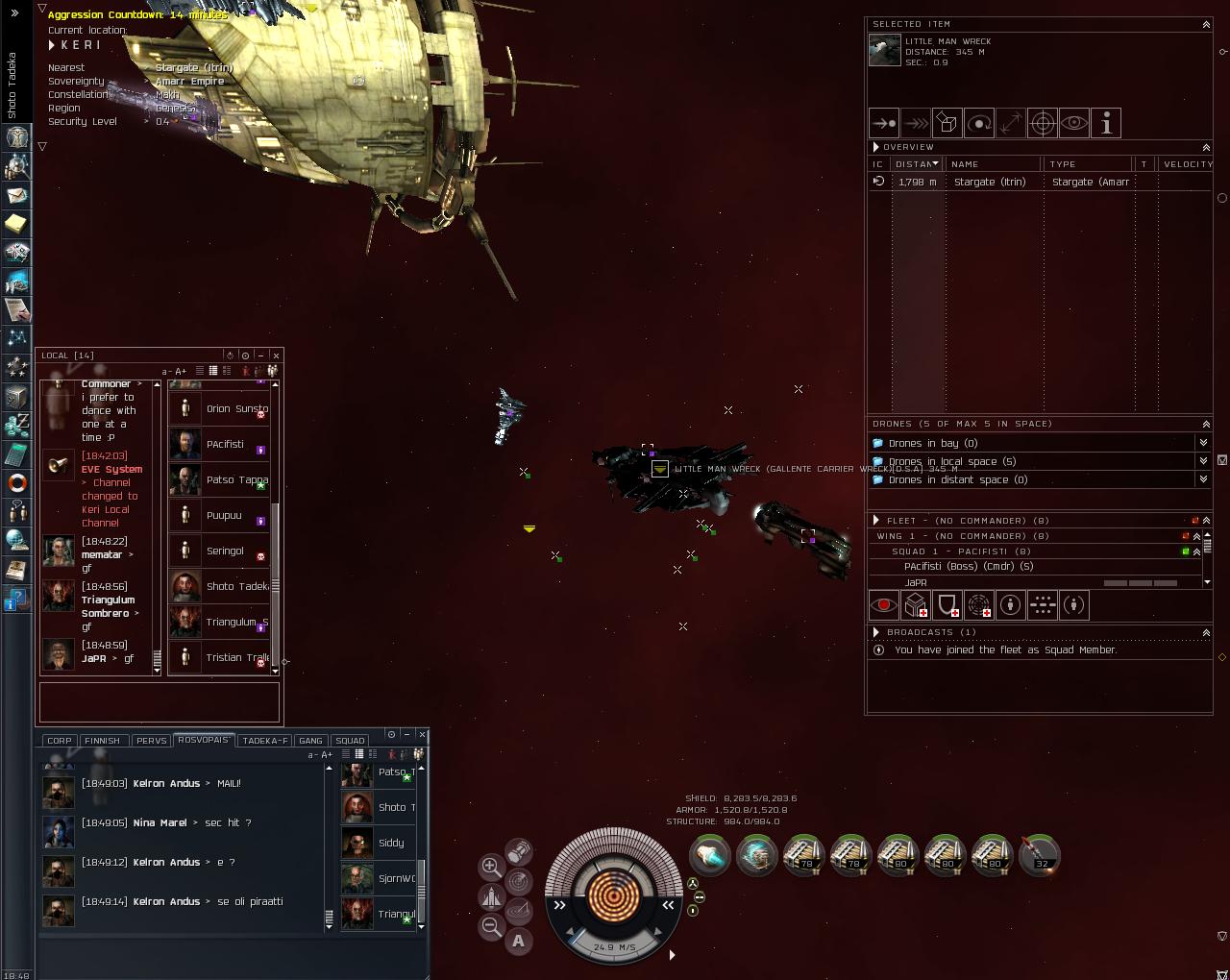The width and height of the screenshot is (1230, 980).
Task: Look at the selected item with the eye button
Action: click(1074, 123)
